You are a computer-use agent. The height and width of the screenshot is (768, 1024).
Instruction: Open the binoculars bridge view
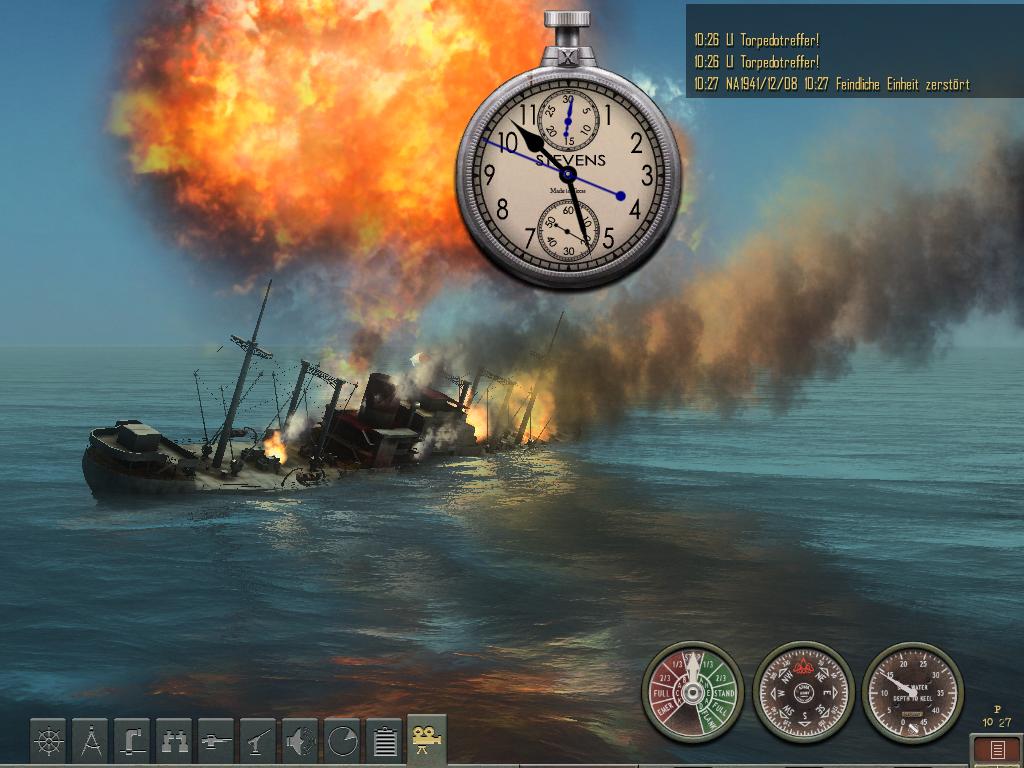click(x=174, y=741)
